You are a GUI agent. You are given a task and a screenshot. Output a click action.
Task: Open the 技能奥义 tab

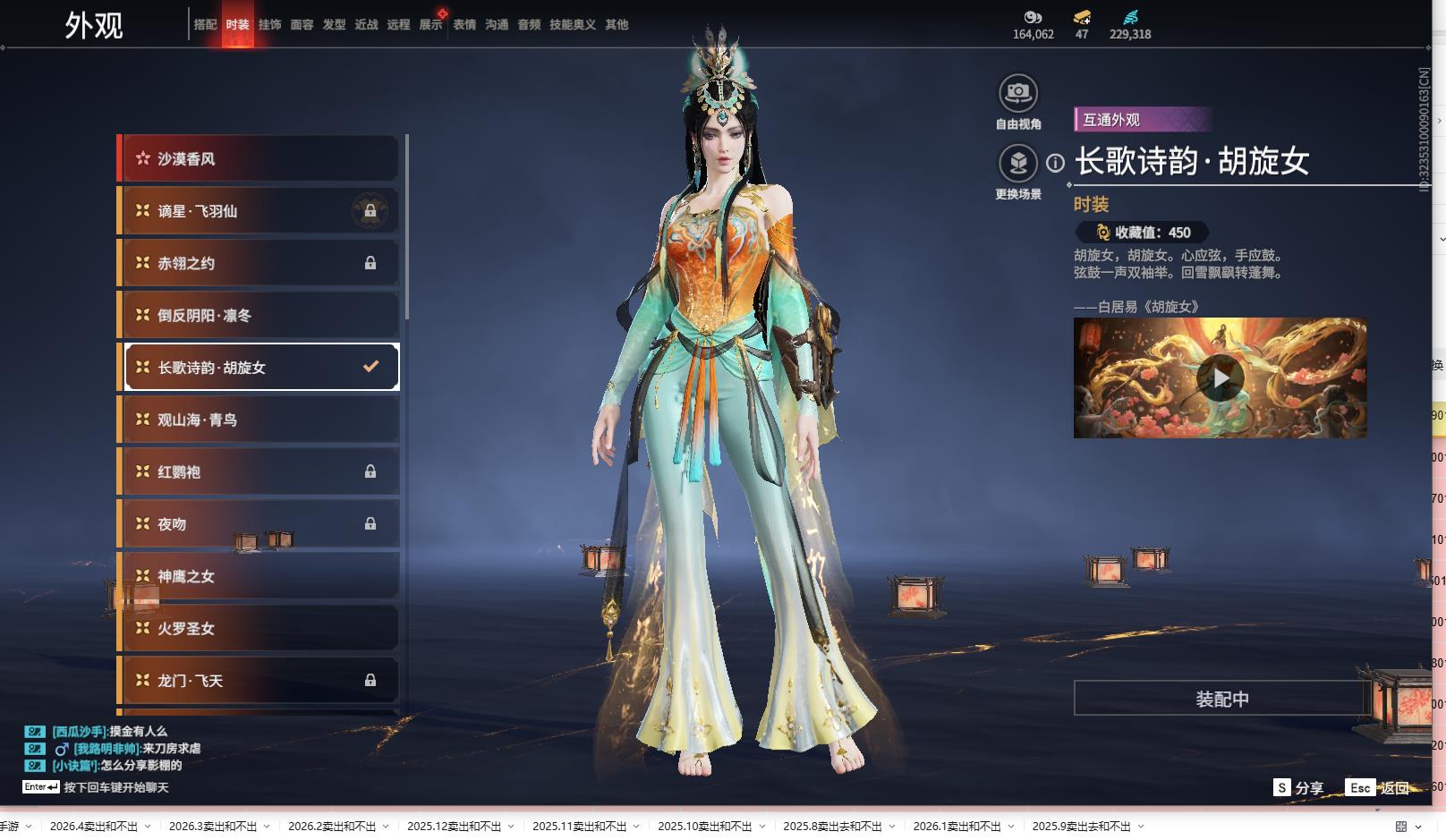[x=572, y=25]
